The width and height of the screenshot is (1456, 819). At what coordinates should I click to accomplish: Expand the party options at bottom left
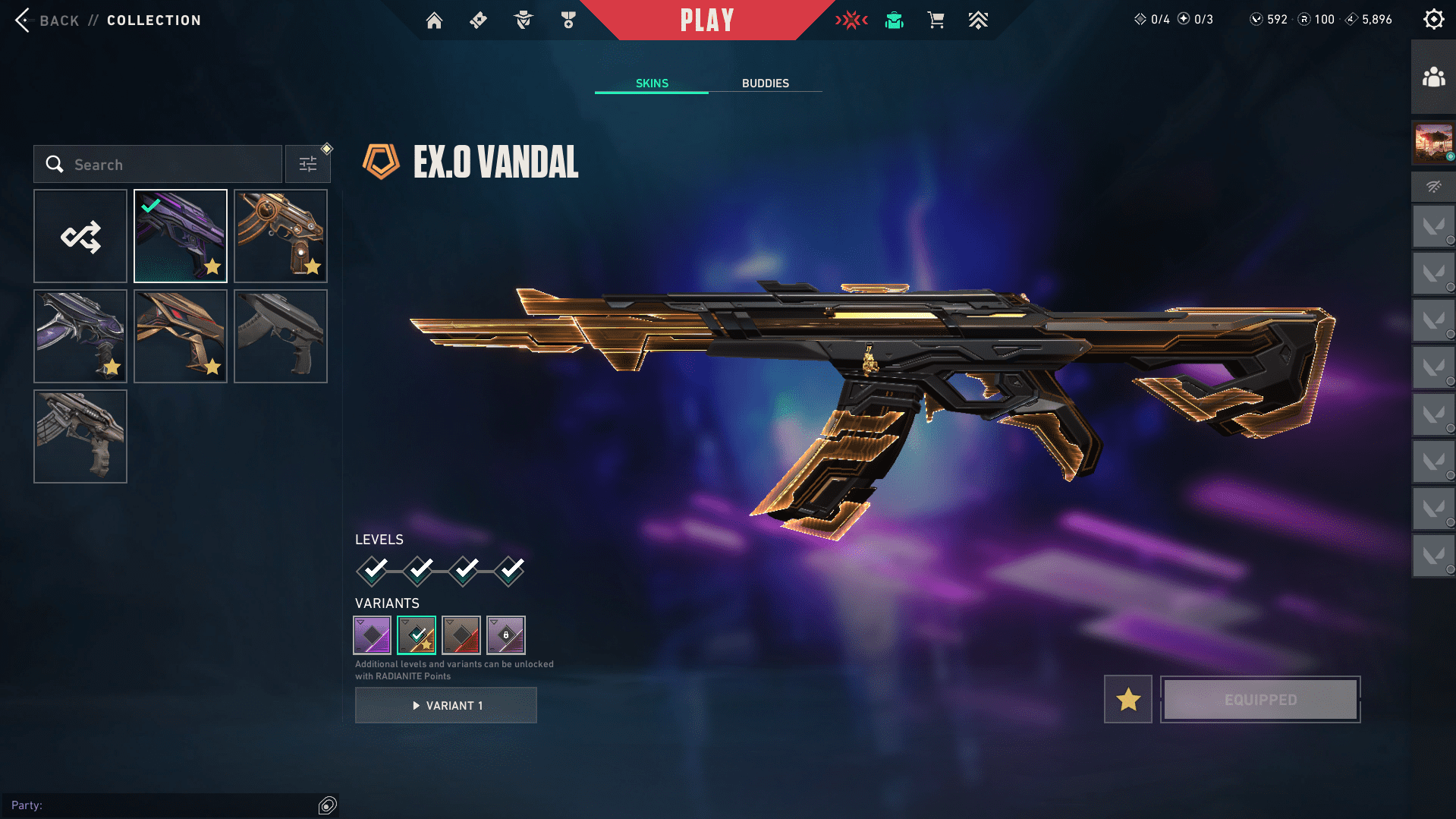click(328, 805)
